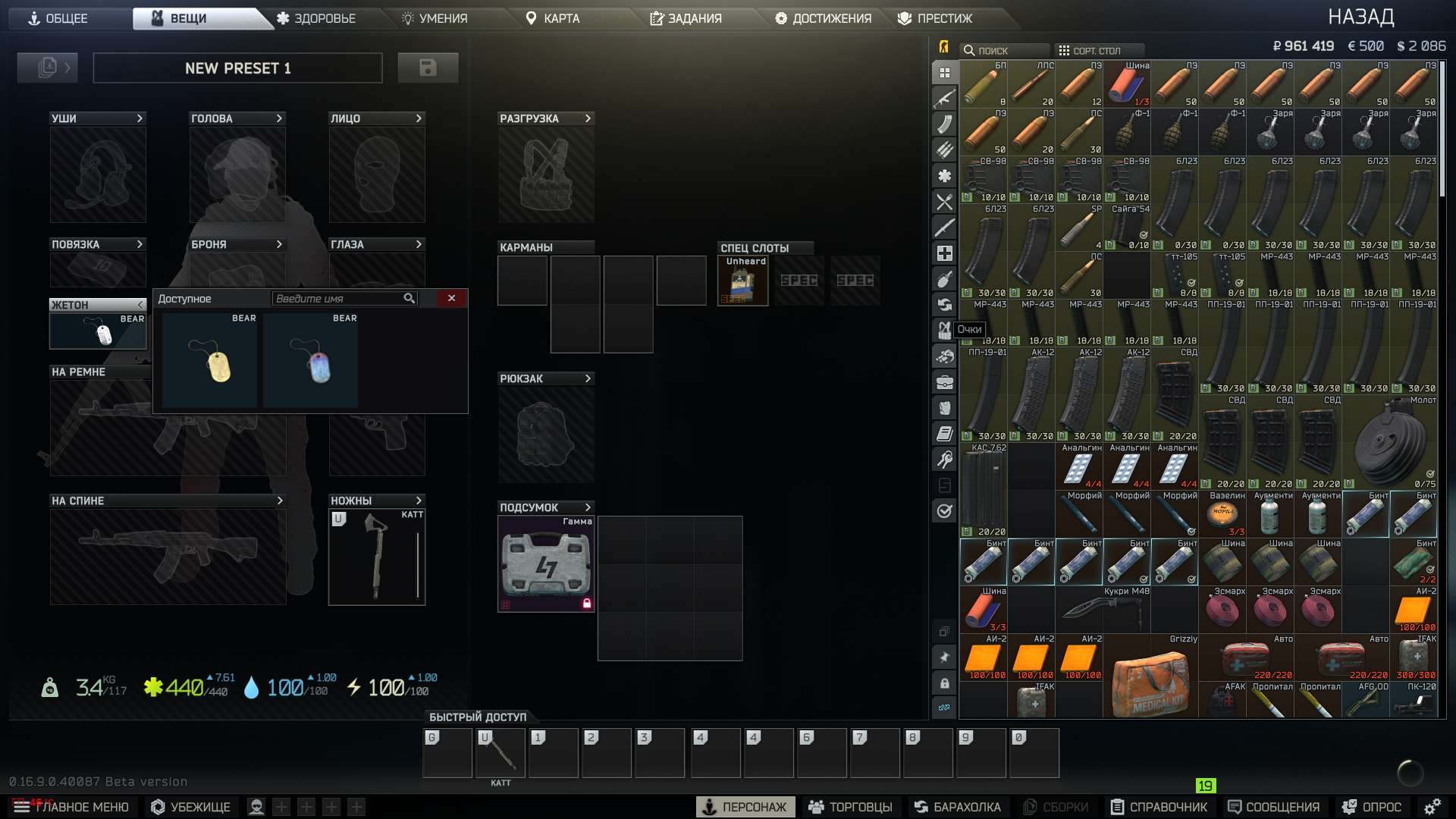Filter stash by magazines
1456x819 pixels.
pos(944,126)
